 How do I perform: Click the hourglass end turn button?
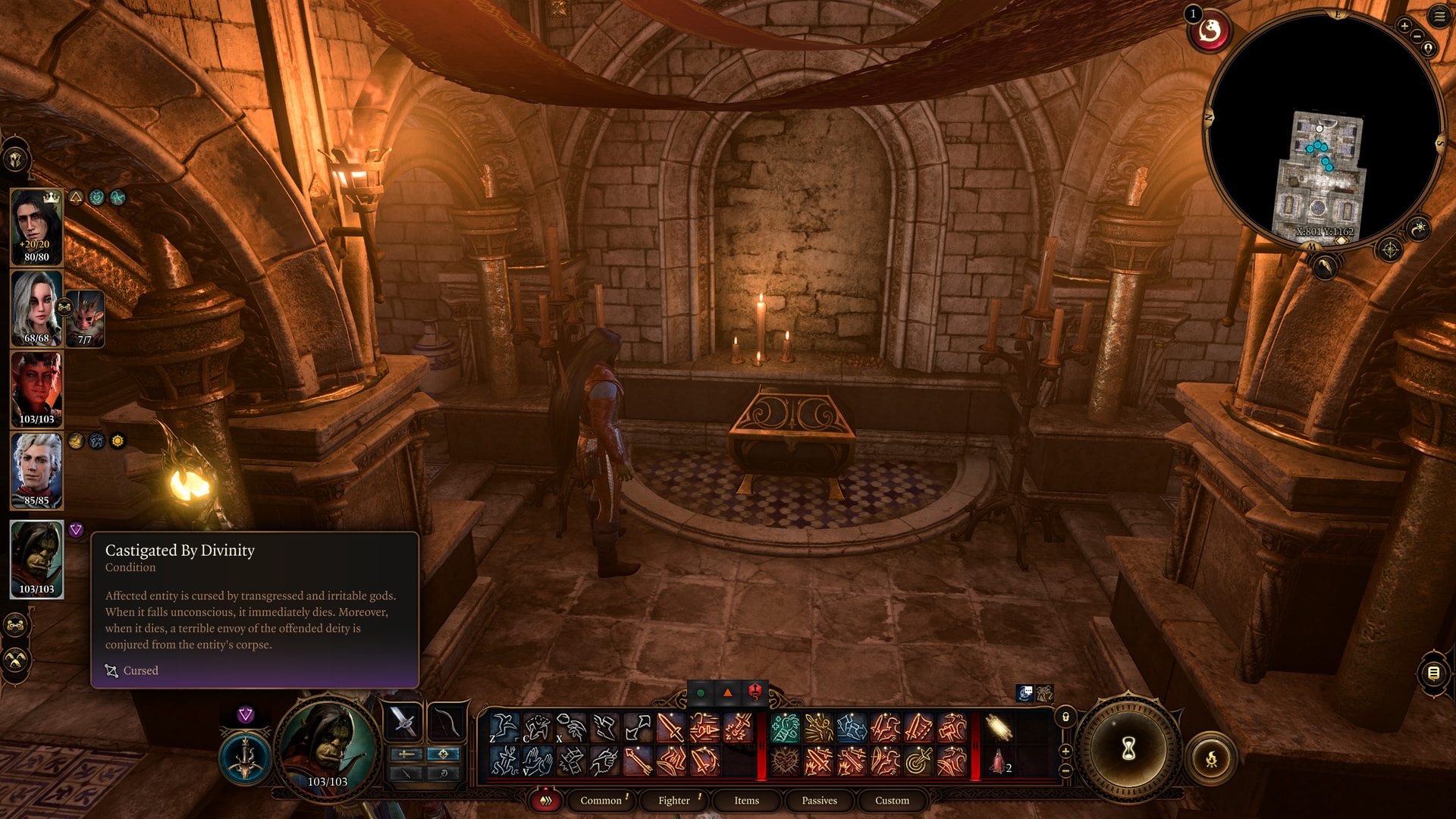[1128, 749]
